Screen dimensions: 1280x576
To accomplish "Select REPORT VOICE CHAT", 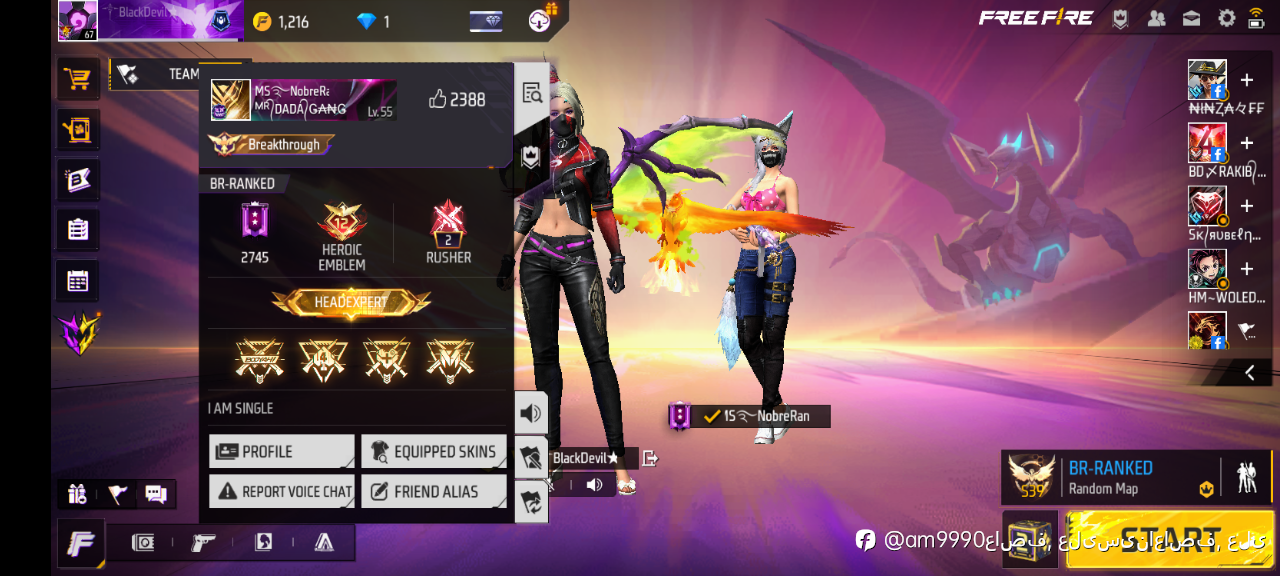I will (281, 491).
